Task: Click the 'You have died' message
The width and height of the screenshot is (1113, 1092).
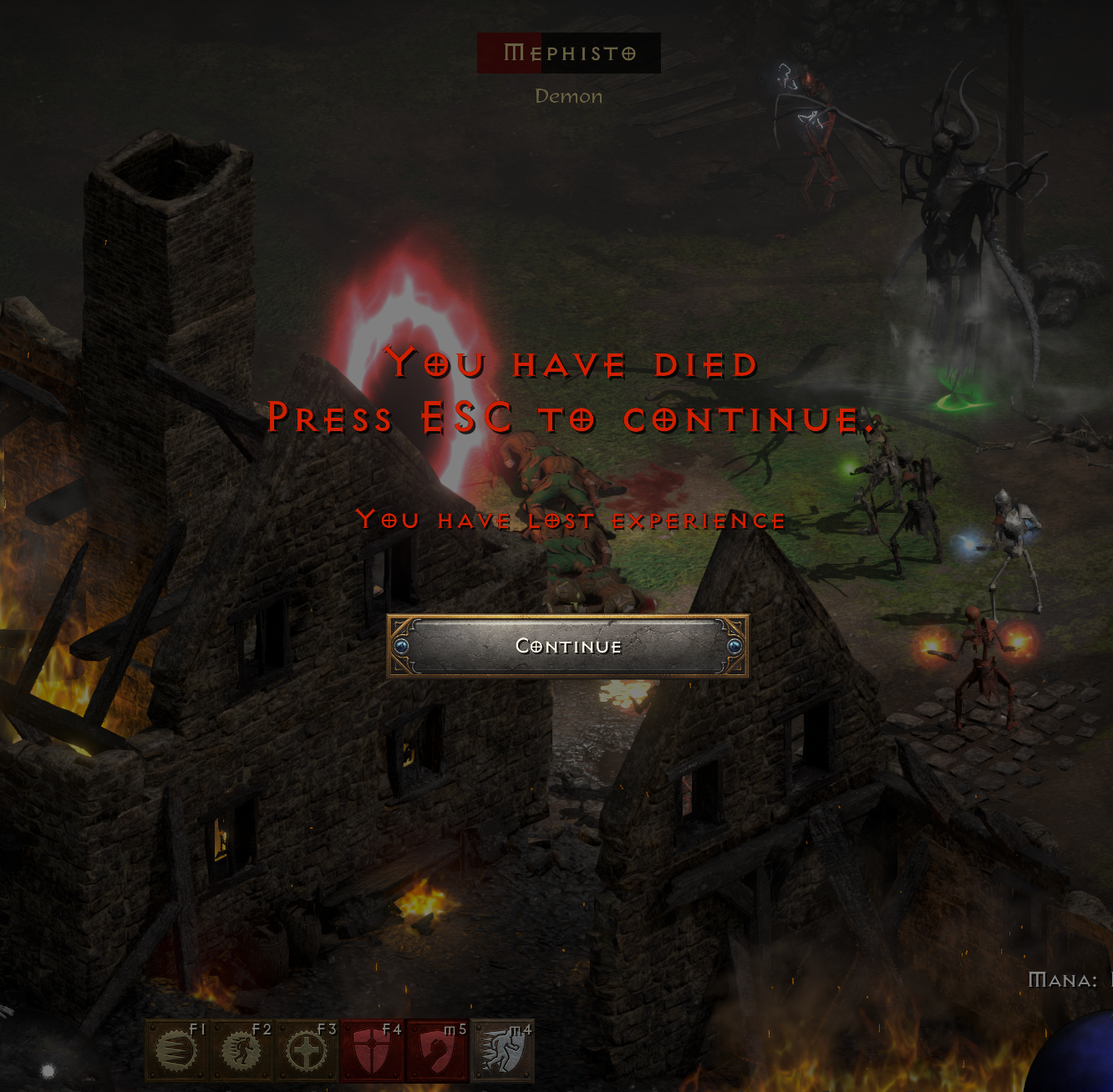Action: [572, 363]
